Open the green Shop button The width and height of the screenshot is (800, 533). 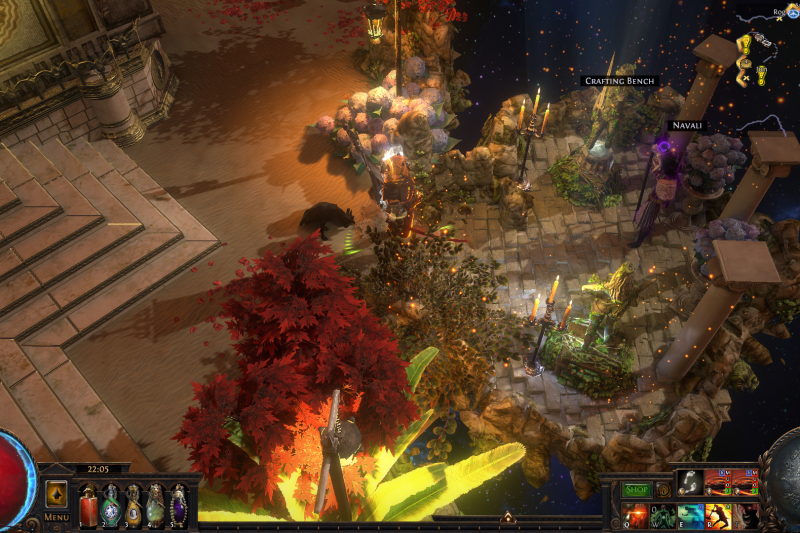tap(636, 490)
